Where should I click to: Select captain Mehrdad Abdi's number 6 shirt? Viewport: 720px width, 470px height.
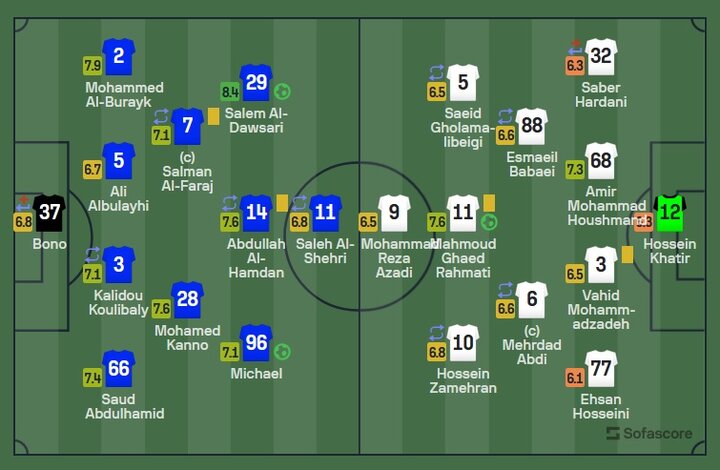point(532,301)
